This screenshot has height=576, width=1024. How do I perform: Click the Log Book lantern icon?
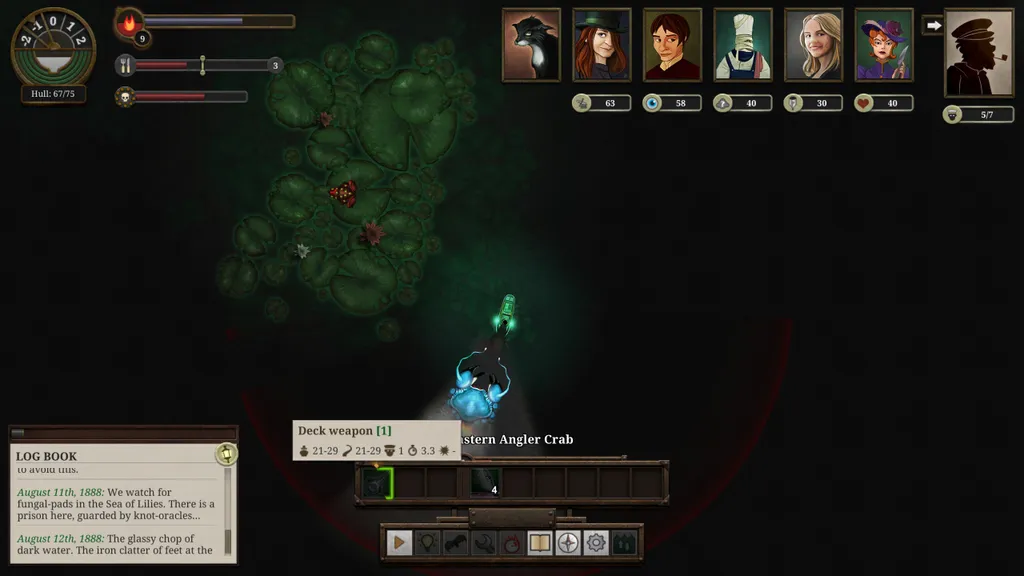226,455
